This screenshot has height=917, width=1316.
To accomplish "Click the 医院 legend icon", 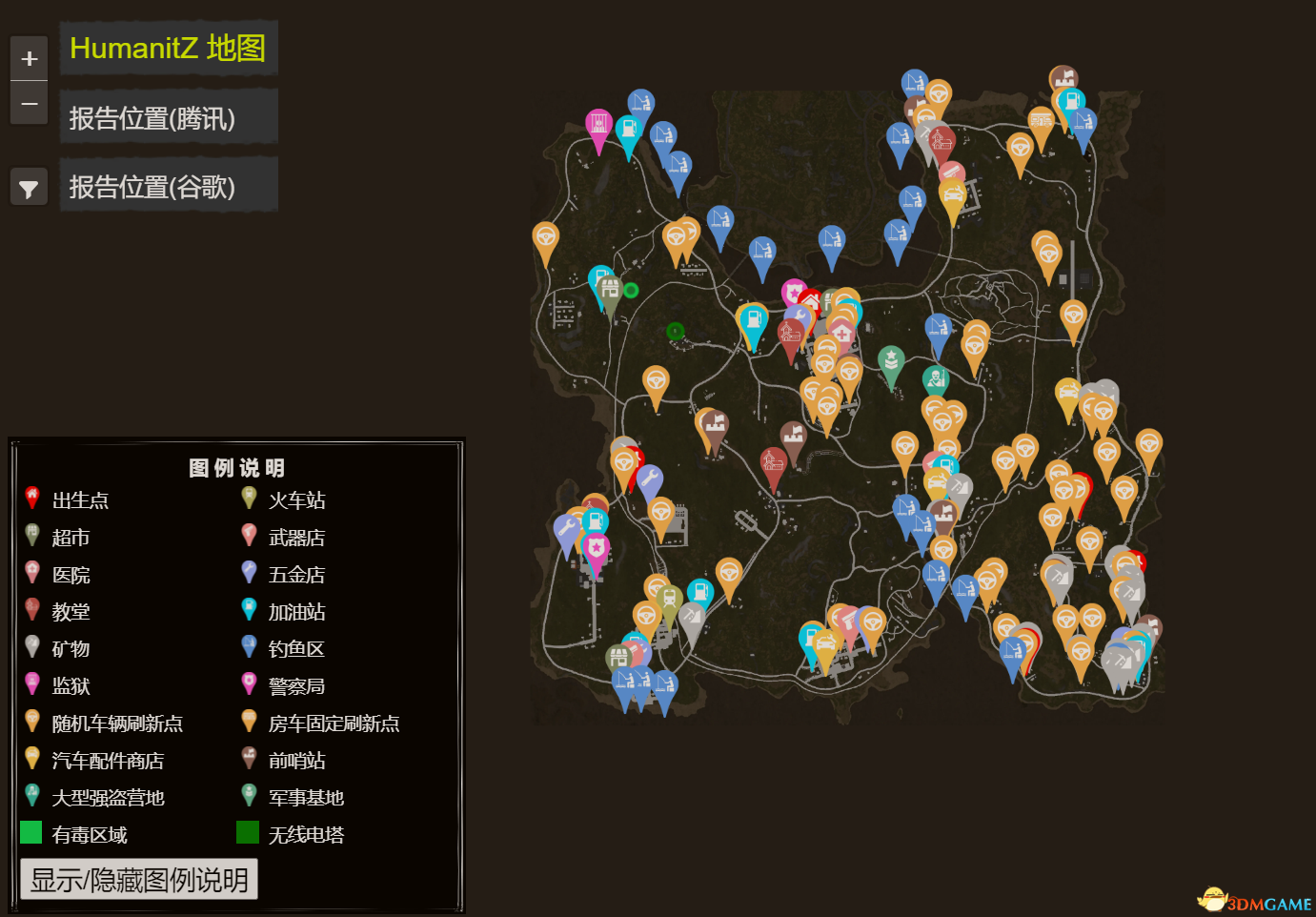I will (x=31, y=570).
